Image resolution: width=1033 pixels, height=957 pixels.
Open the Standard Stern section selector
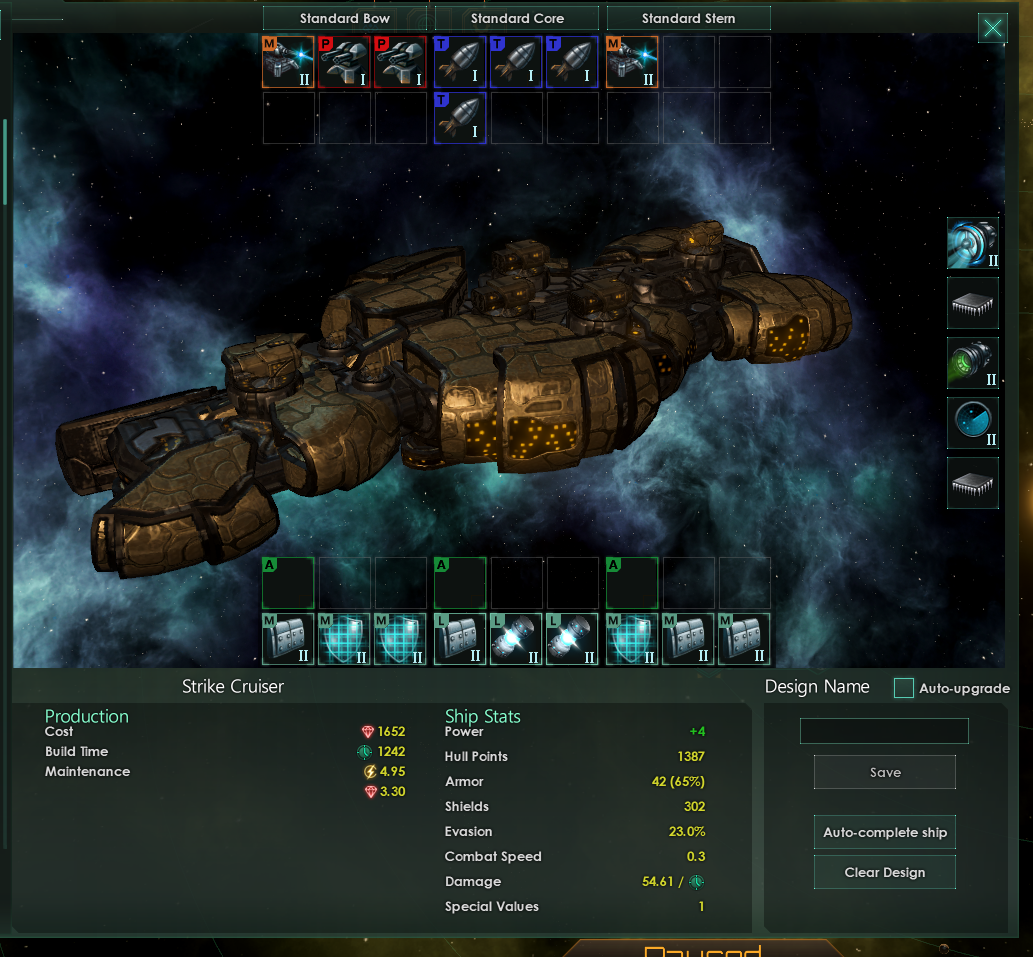688,18
